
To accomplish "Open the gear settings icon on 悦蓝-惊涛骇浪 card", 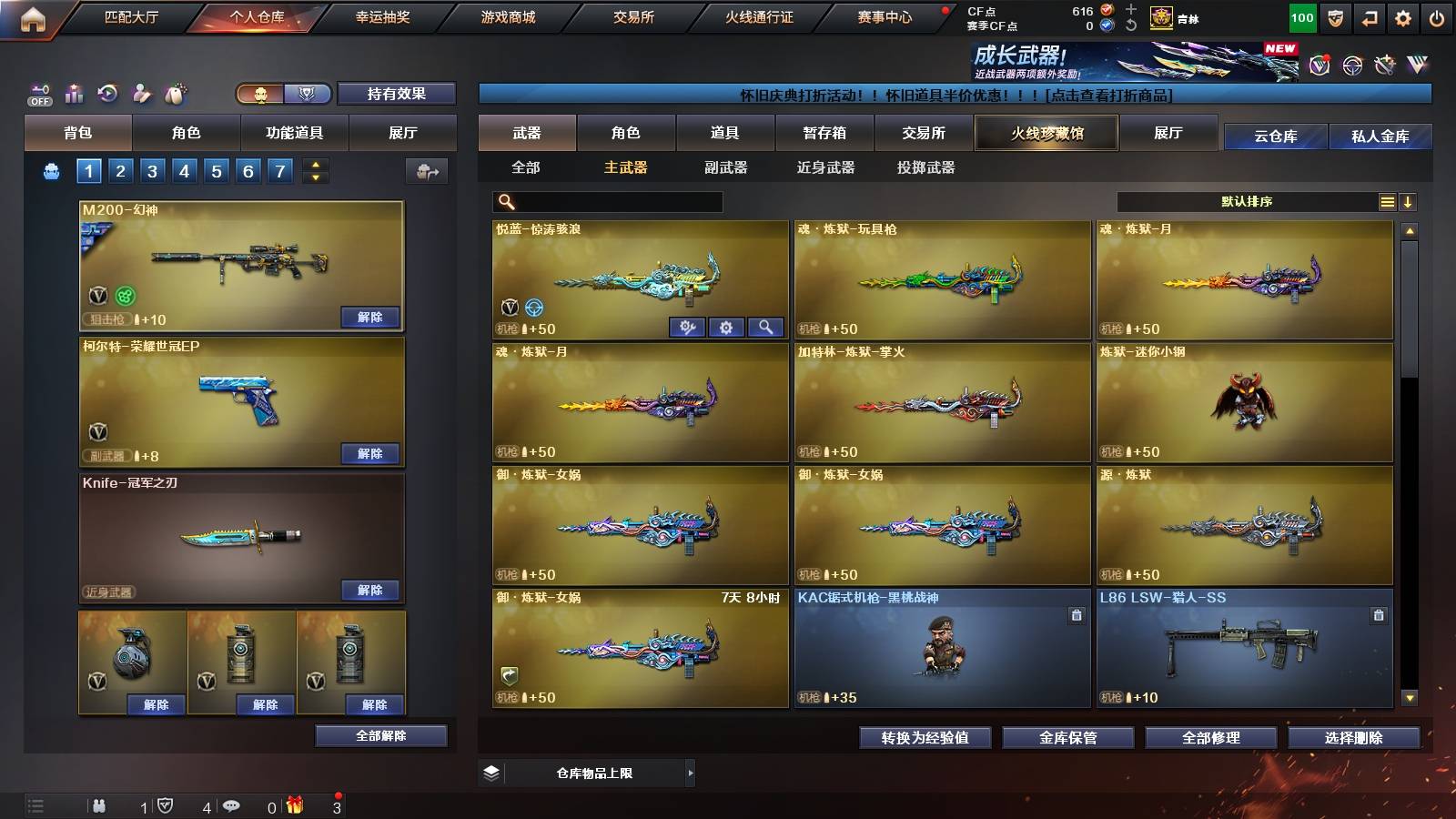I will [726, 328].
